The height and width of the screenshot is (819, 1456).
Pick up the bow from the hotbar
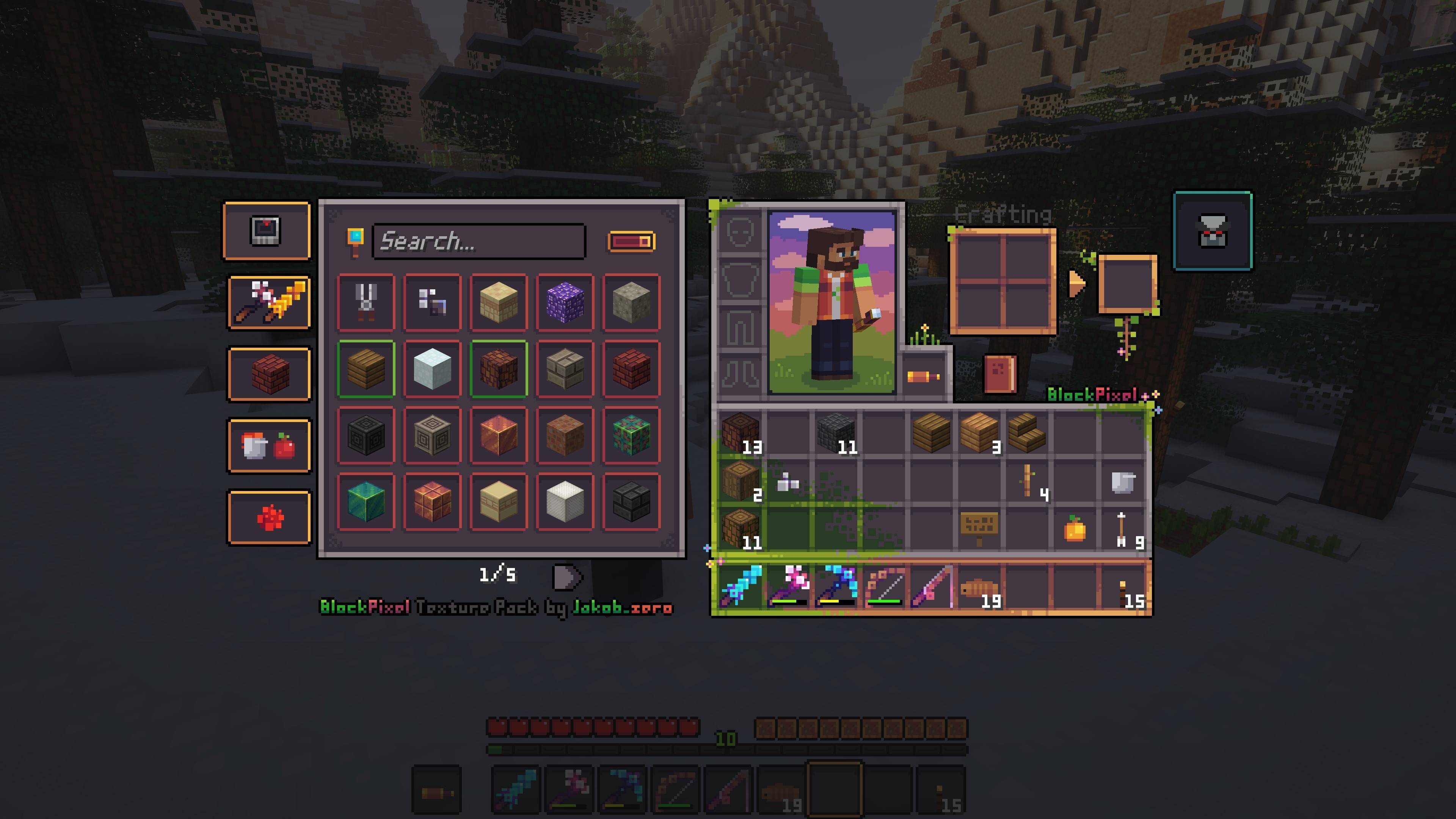tap(884, 586)
